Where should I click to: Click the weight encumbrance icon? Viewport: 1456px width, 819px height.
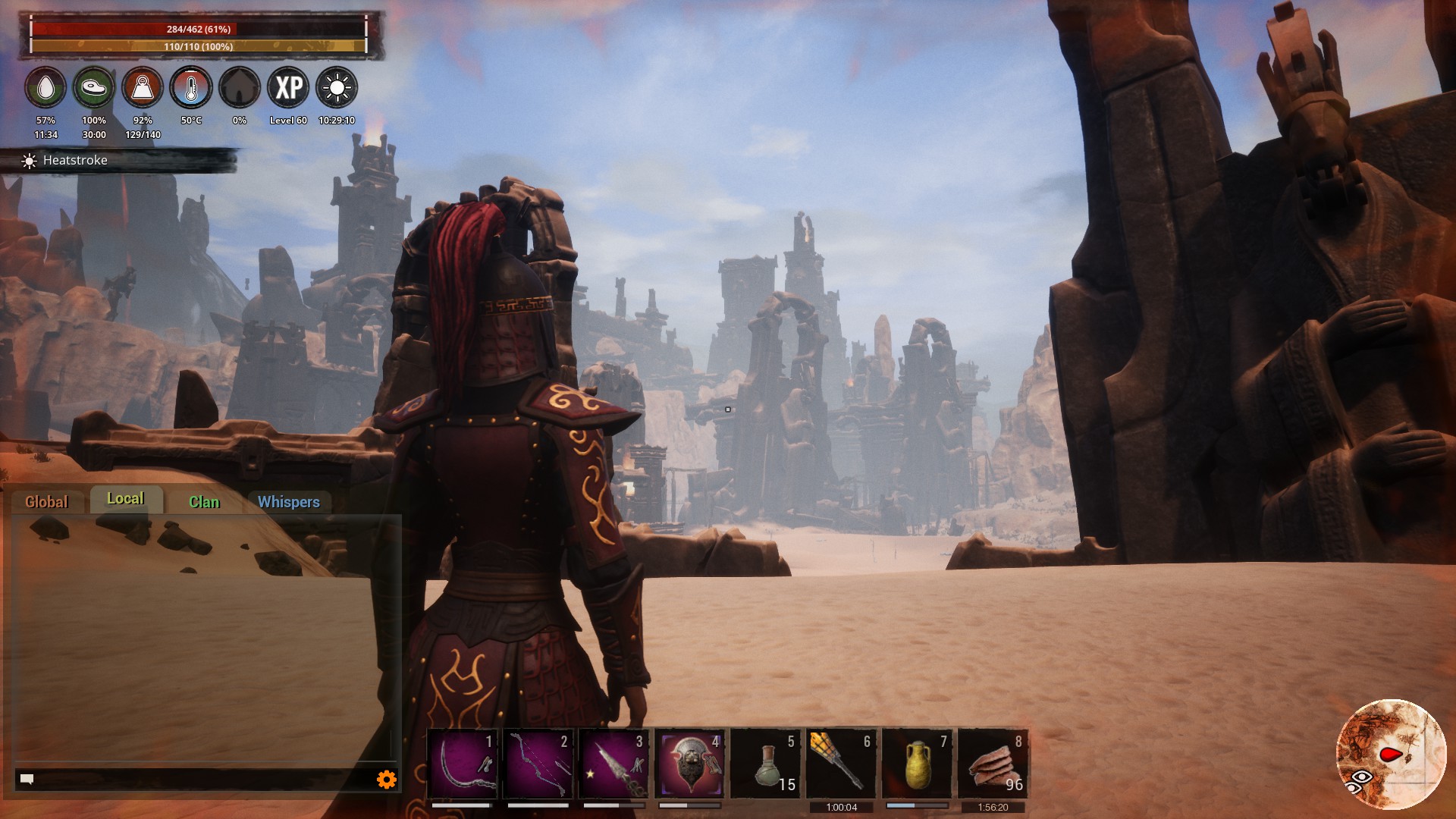[x=143, y=88]
